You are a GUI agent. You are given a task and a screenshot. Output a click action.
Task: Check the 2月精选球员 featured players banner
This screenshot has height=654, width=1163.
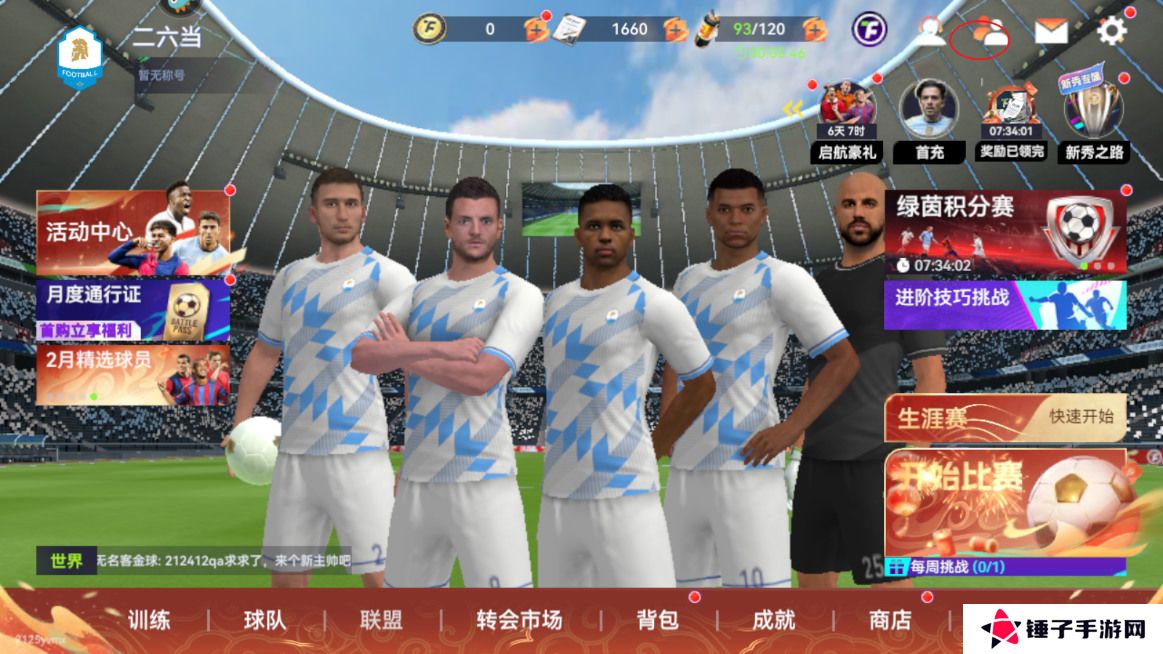point(133,374)
